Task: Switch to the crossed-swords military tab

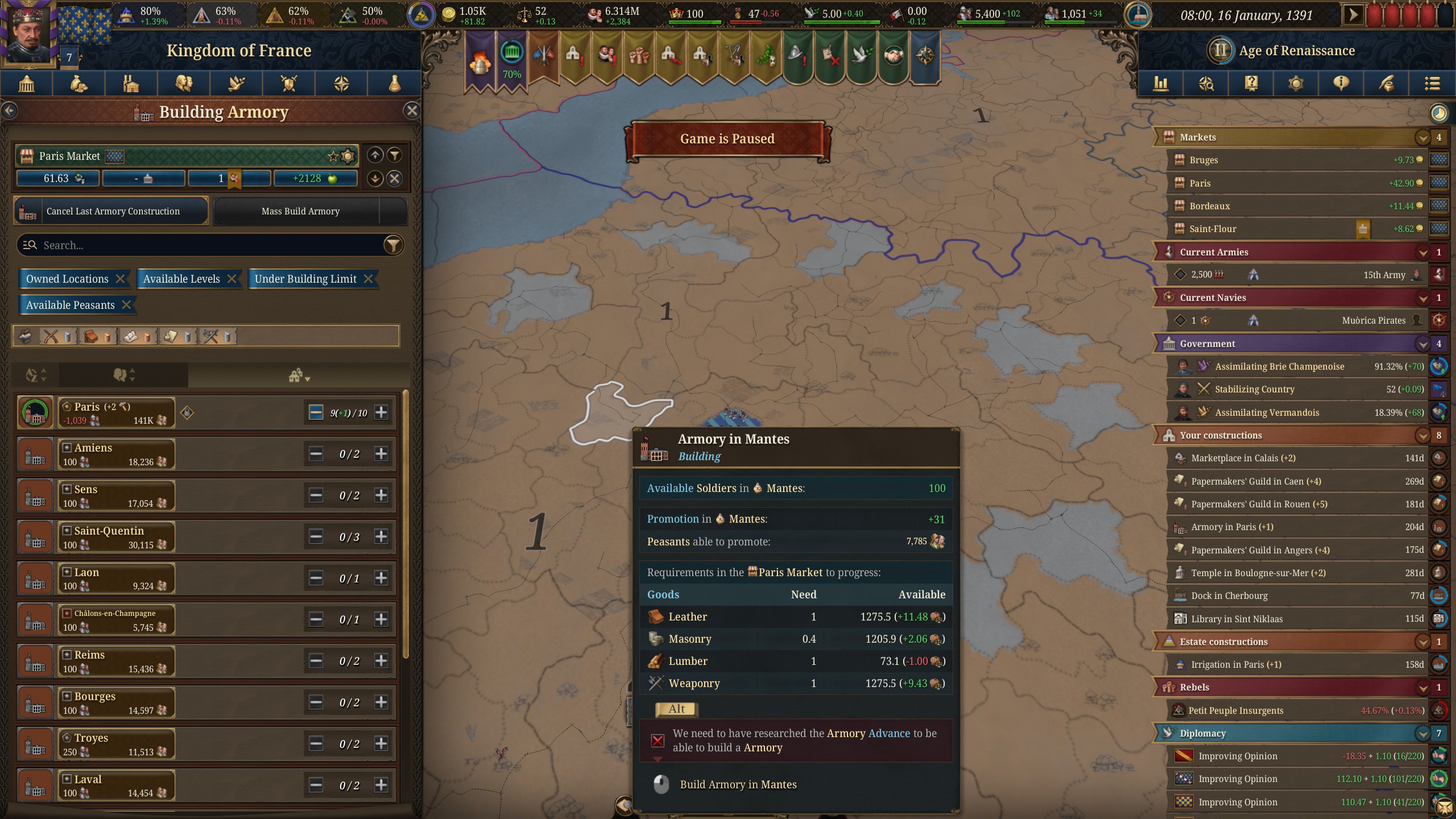Action: point(288,84)
